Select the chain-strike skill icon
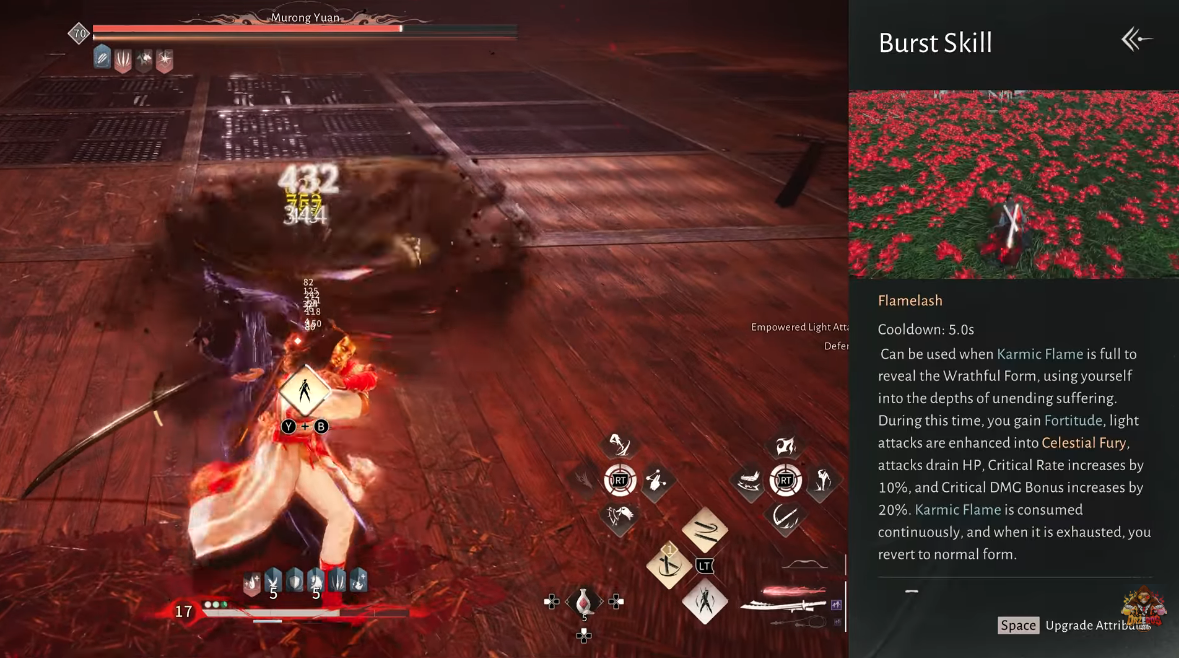The height and width of the screenshot is (658, 1179). (x=656, y=481)
